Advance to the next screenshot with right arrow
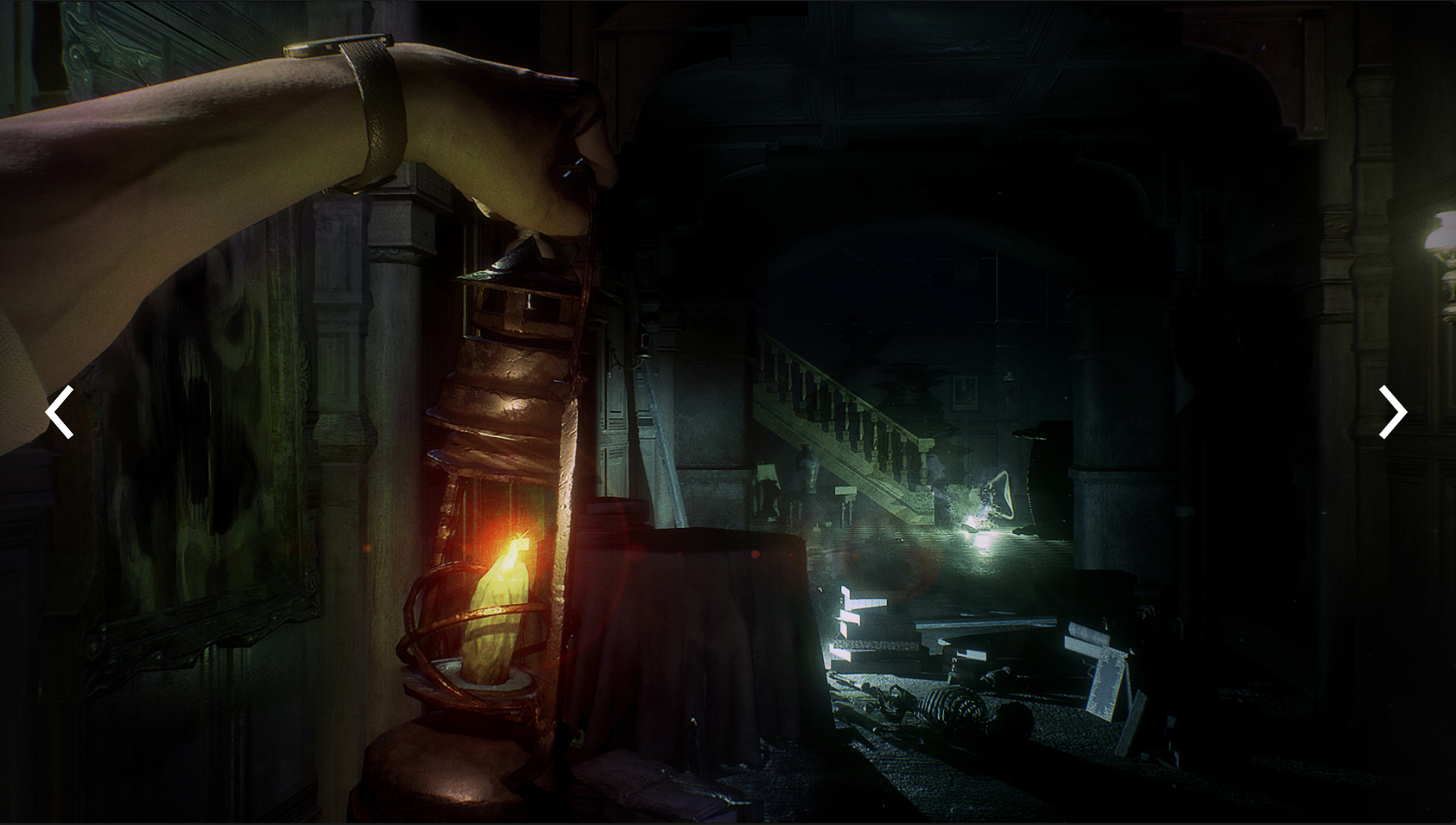 tap(1392, 412)
